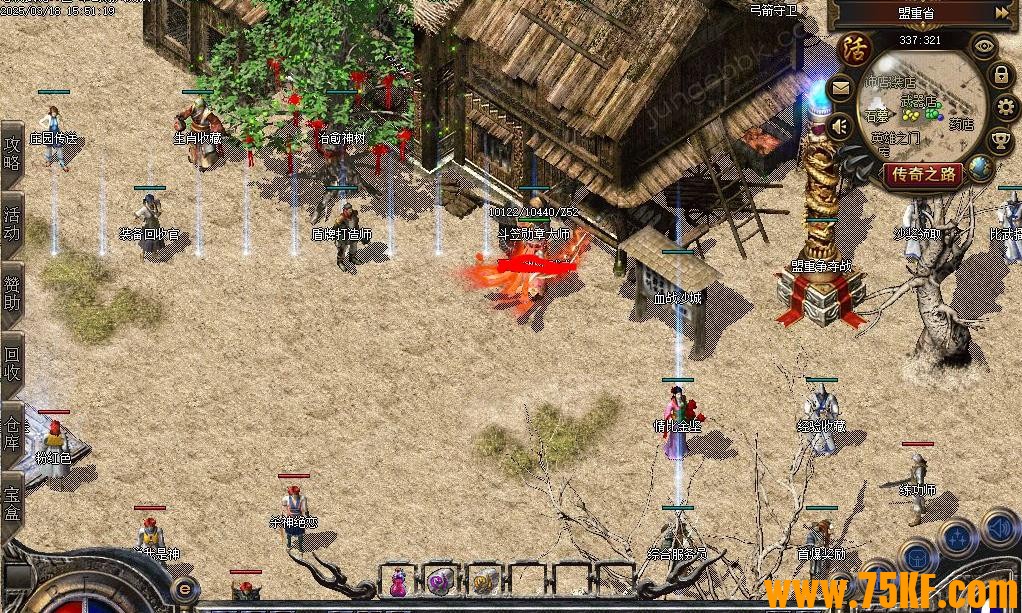The image size is (1022, 613).
Task: Click the globe world map icon
Action: tap(981, 167)
